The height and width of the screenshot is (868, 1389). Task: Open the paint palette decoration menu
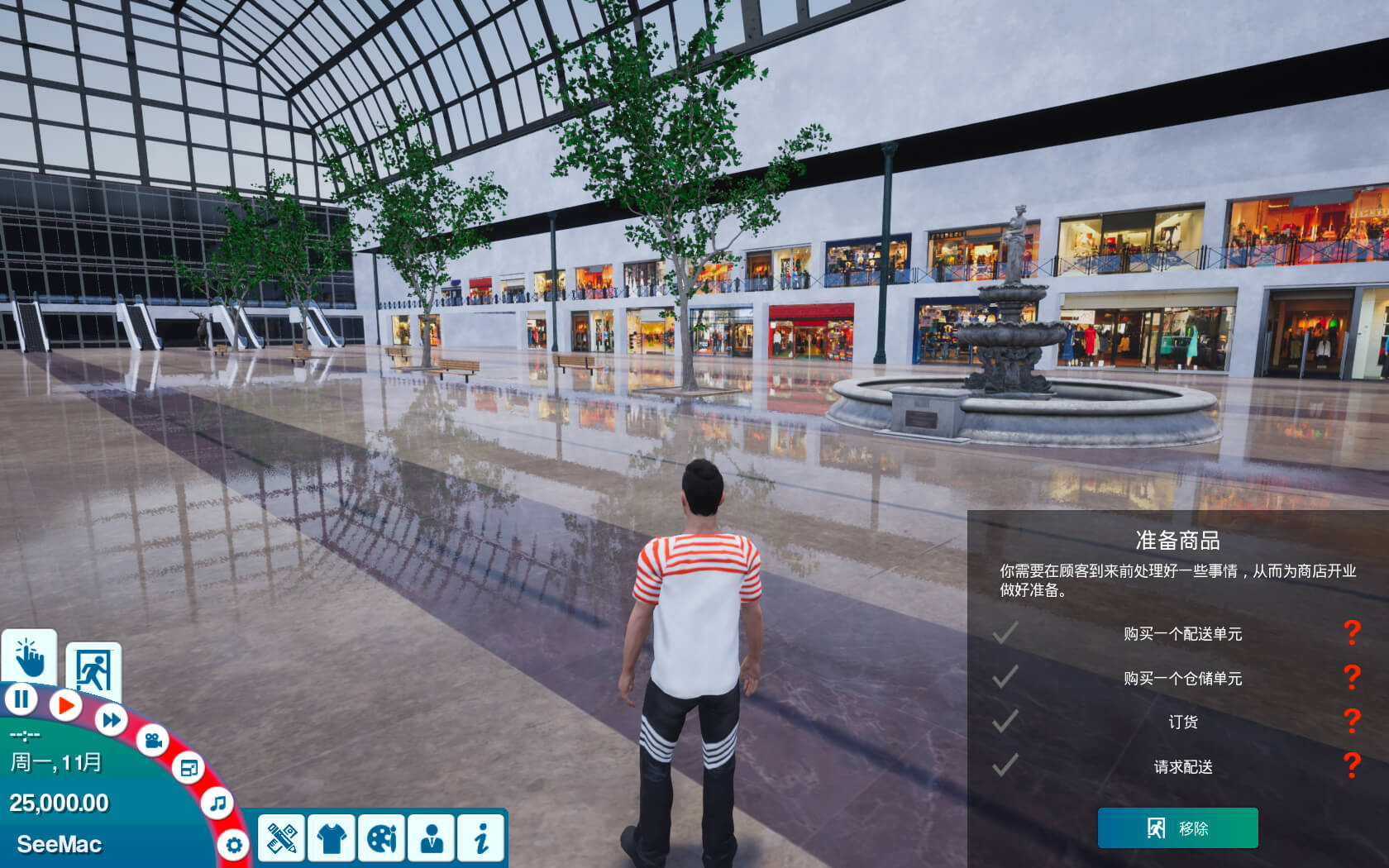click(x=381, y=838)
